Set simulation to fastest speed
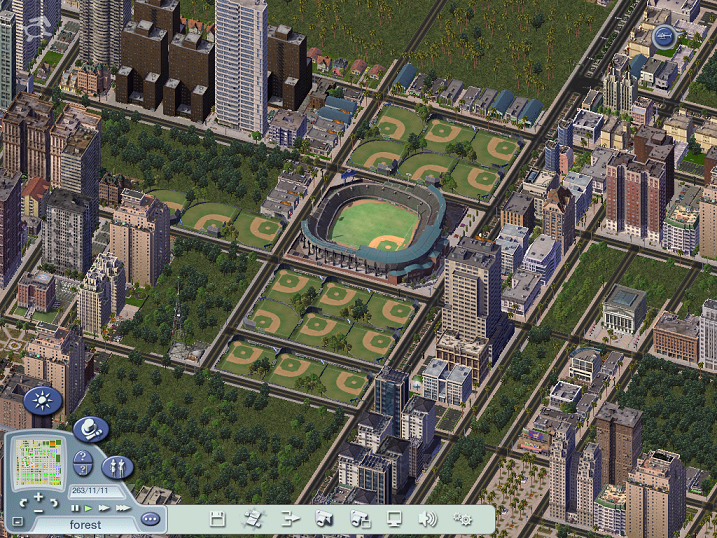 tap(122, 508)
